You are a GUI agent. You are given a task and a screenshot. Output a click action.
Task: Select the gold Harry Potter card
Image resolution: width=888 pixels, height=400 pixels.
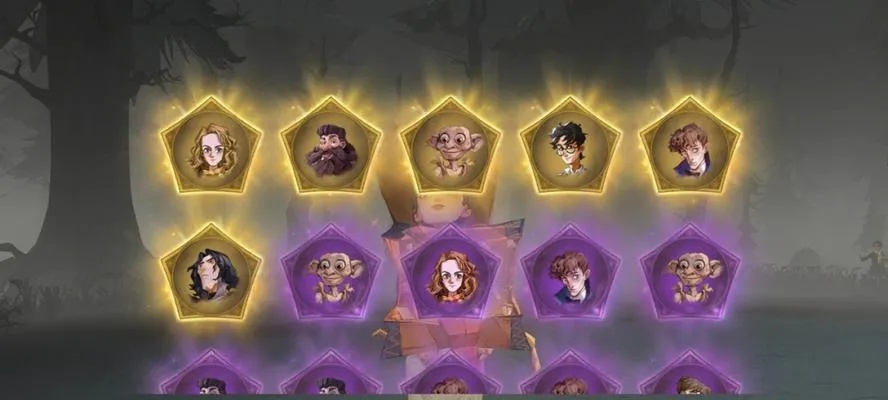[570, 148]
